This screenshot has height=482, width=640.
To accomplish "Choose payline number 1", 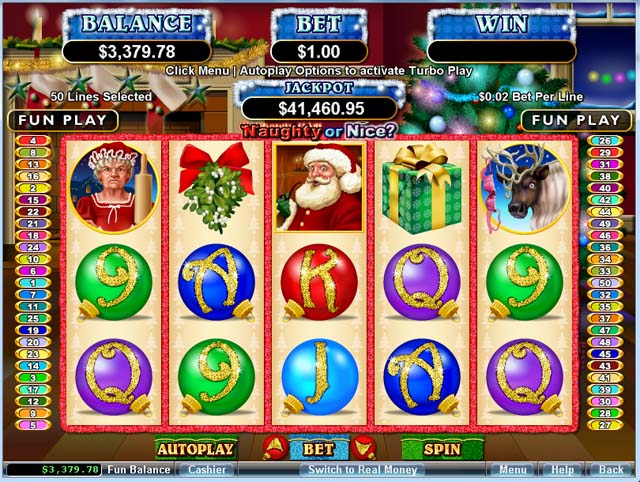I will click(32, 283).
